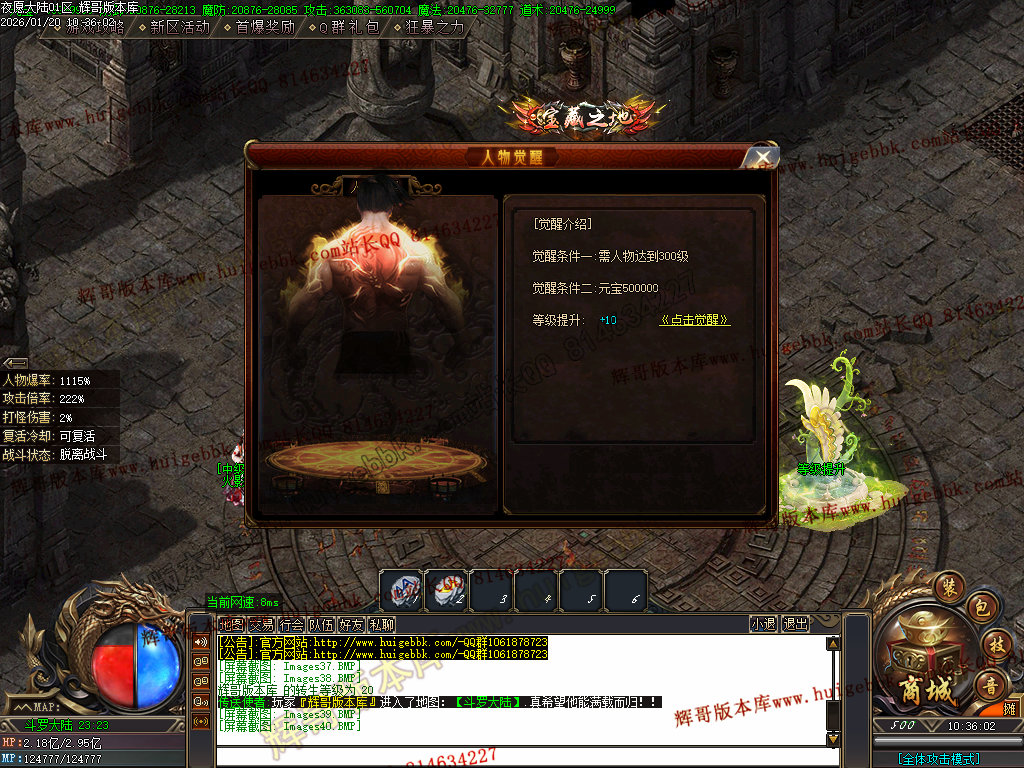Click the 《点击觉醒》 awakening link
This screenshot has width=1024, height=768.
pos(695,320)
